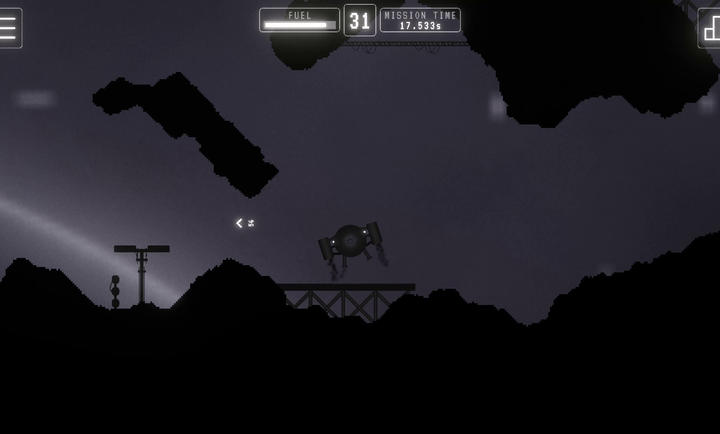Open the hamburger menu button
Viewport: 720px width, 434px height.
(x=9, y=27)
